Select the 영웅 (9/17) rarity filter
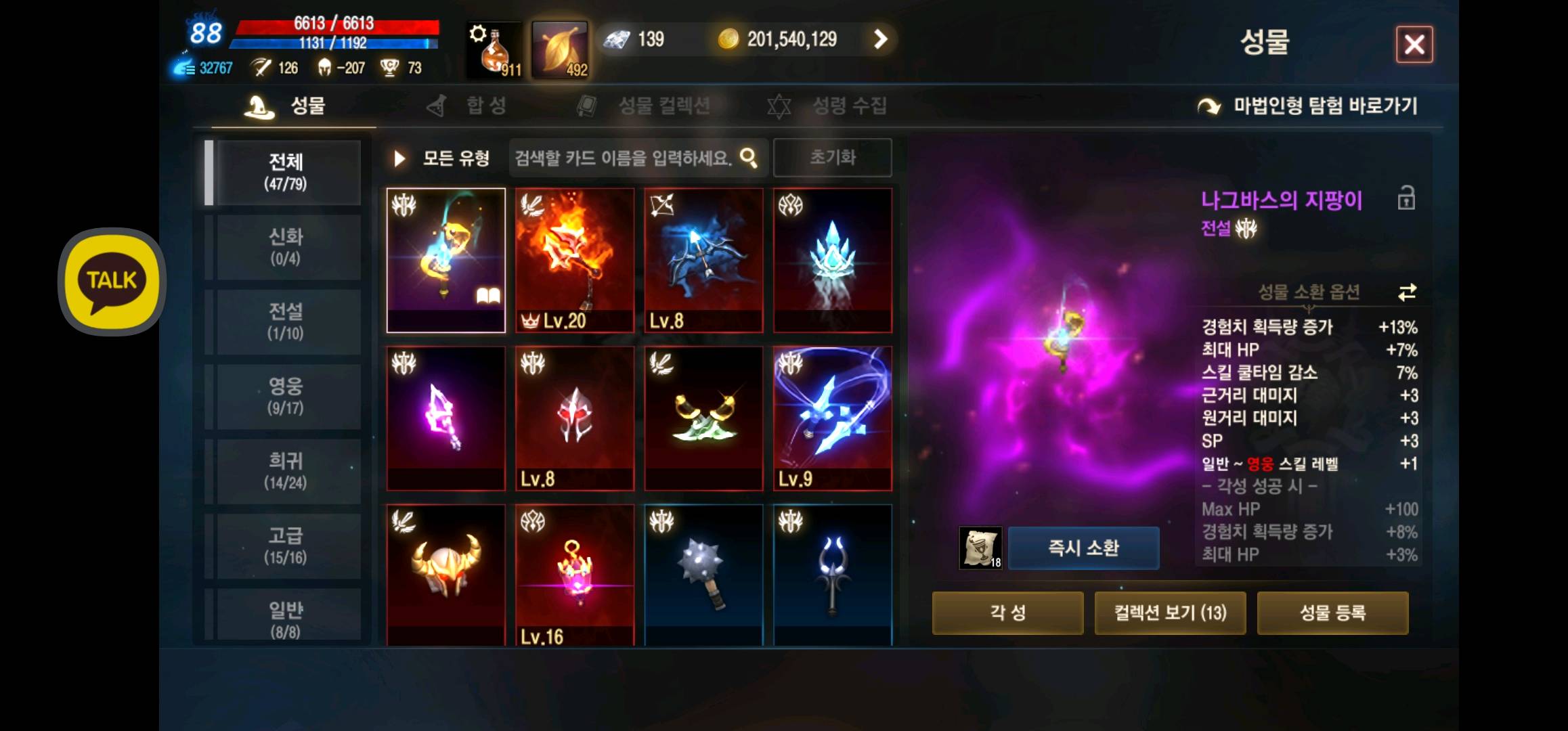The height and width of the screenshot is (731, 1568). tap(286, 396)
